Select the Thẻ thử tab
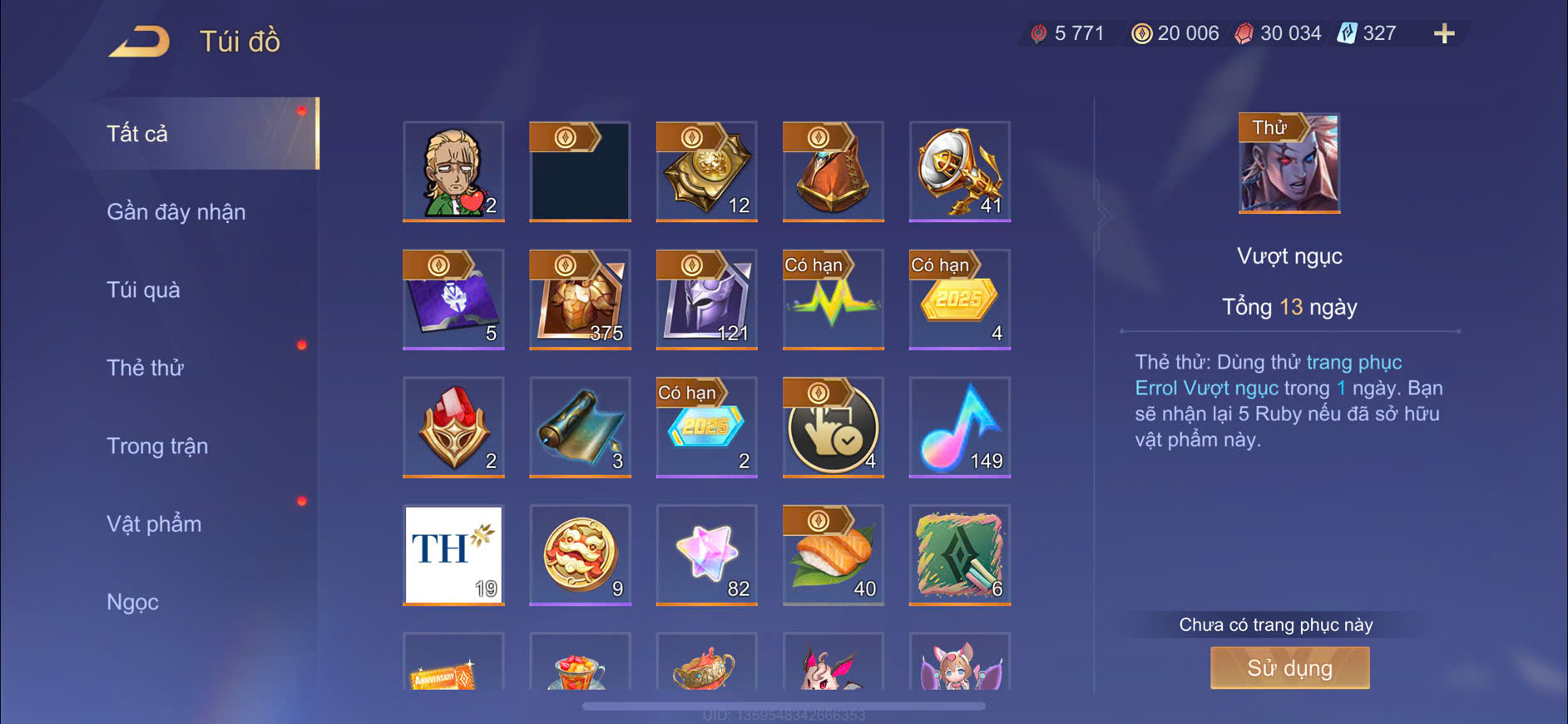The height and width of the screenshot is (724, 1568). [x=145, y=368]
